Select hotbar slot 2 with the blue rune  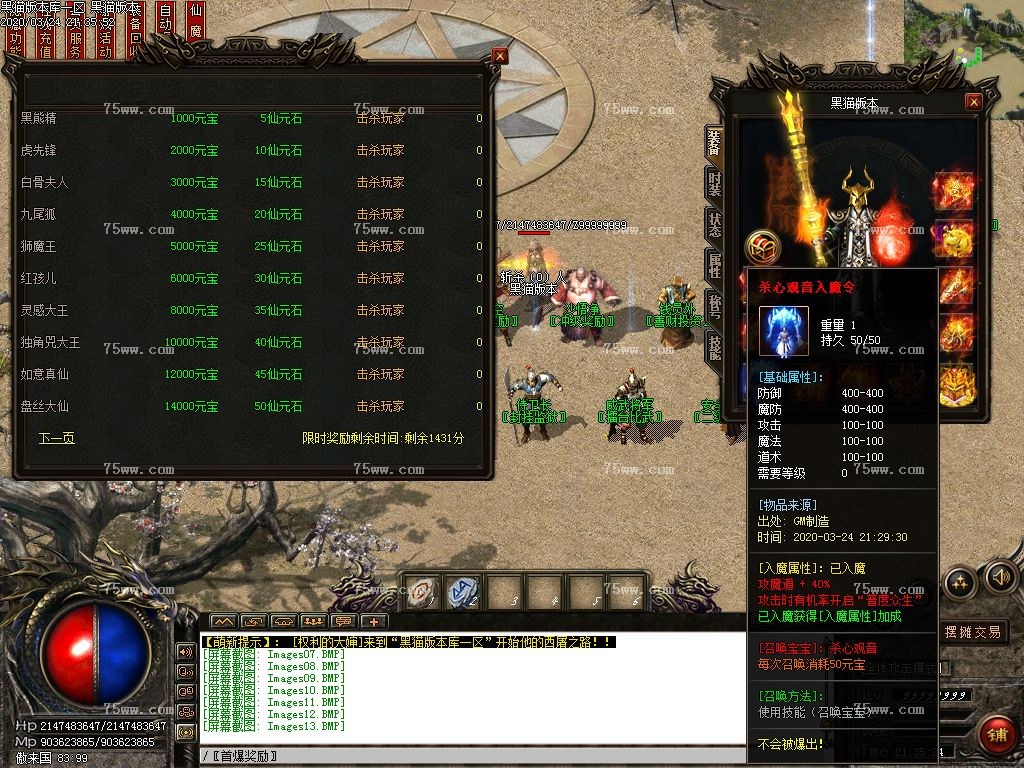(463, 591)
